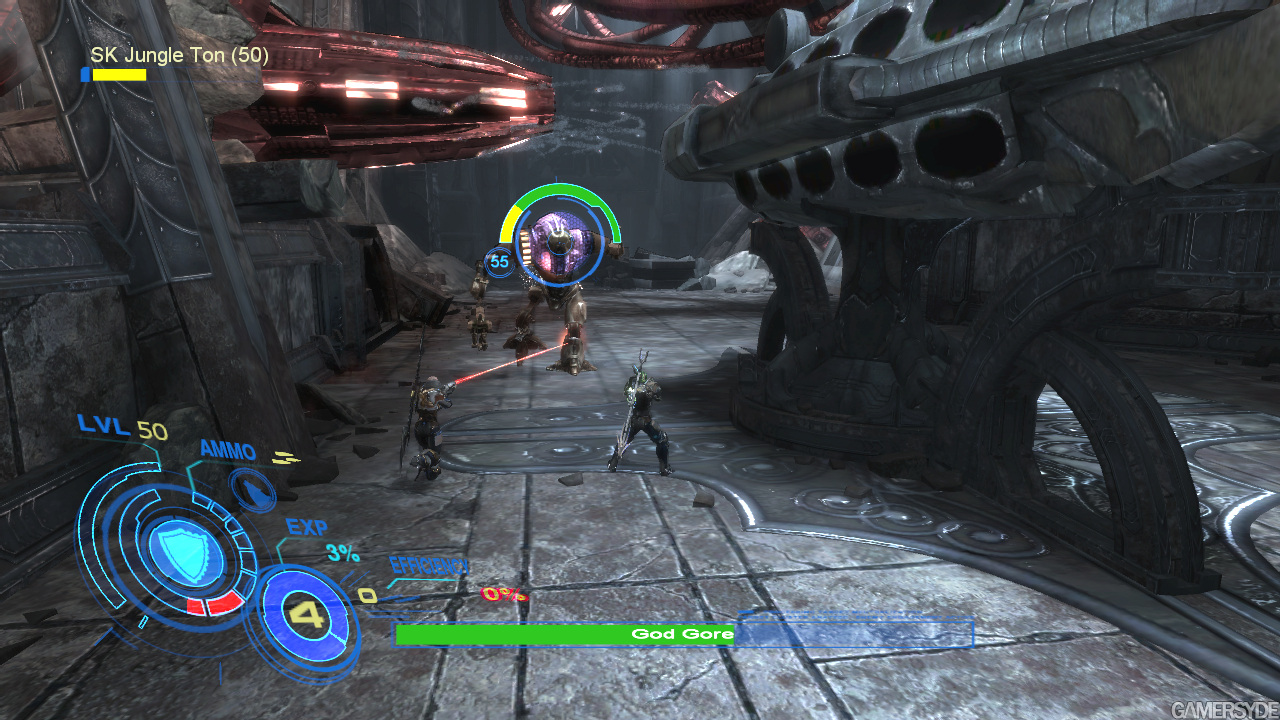
Task: Click the circular gauge showing number 4
Action: click(309, 614)
